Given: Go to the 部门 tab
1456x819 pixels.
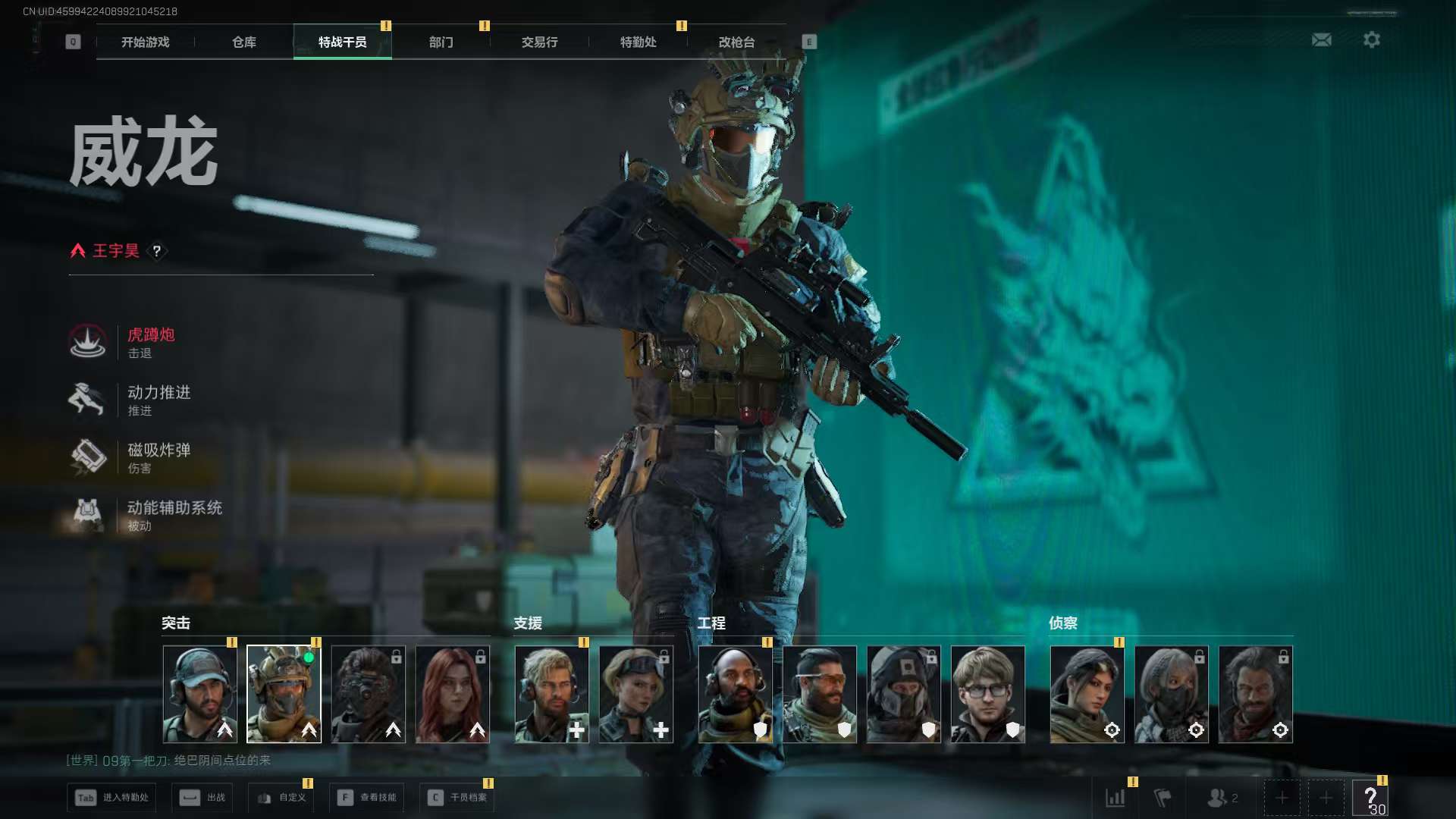Looking at the screenshot, I should [441, 42].
